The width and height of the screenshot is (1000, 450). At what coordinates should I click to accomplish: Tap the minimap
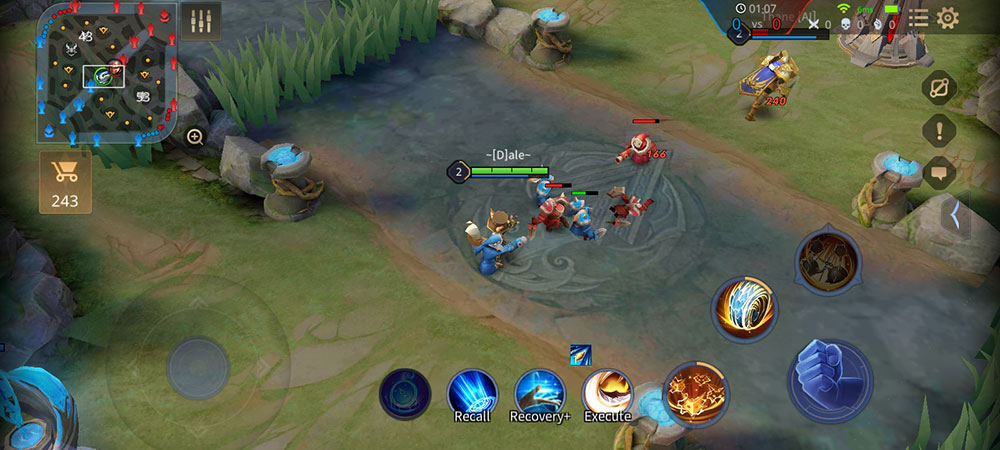[x=107, y=72]
